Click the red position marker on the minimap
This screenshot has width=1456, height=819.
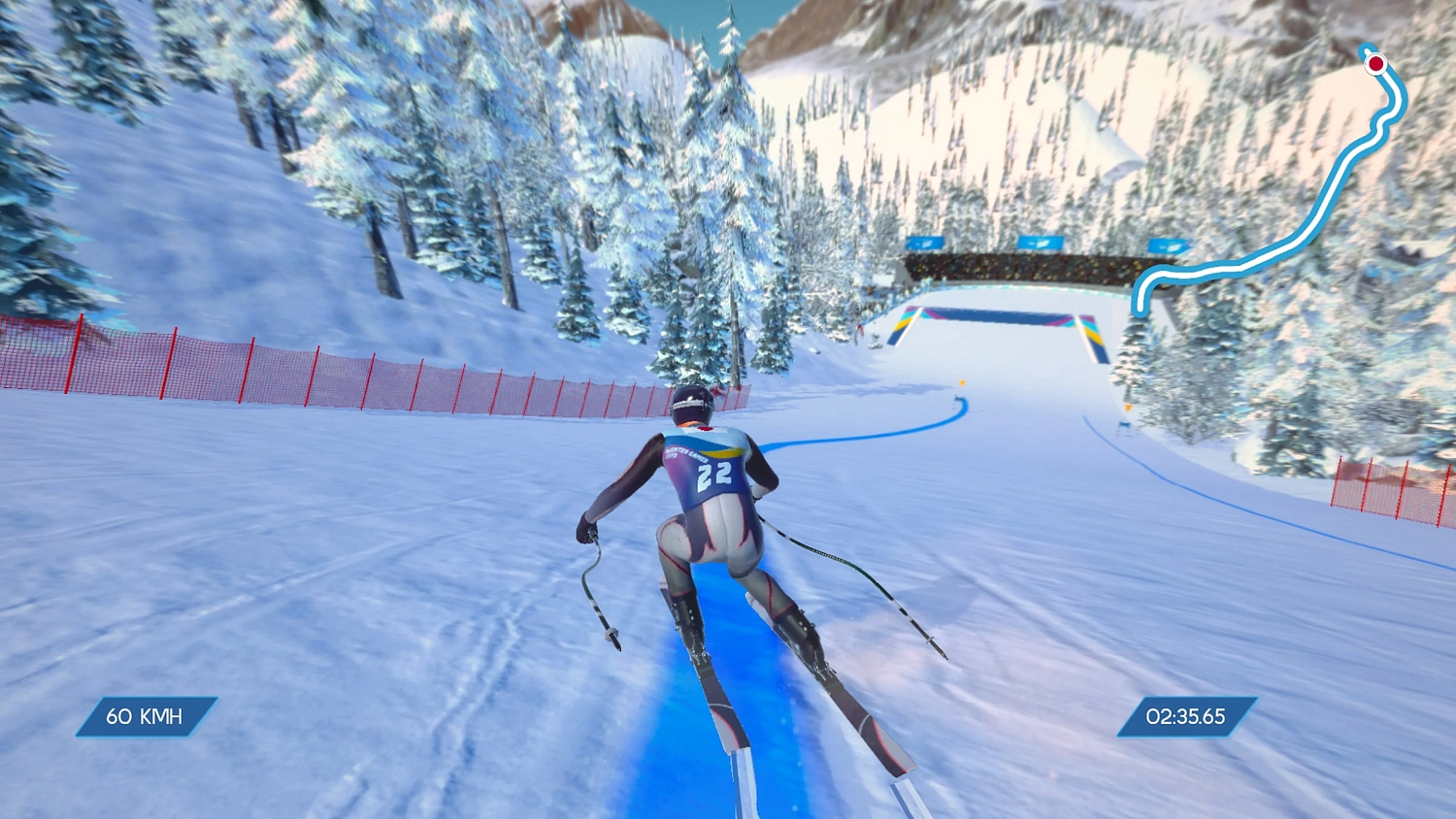tap(1376, 65)
